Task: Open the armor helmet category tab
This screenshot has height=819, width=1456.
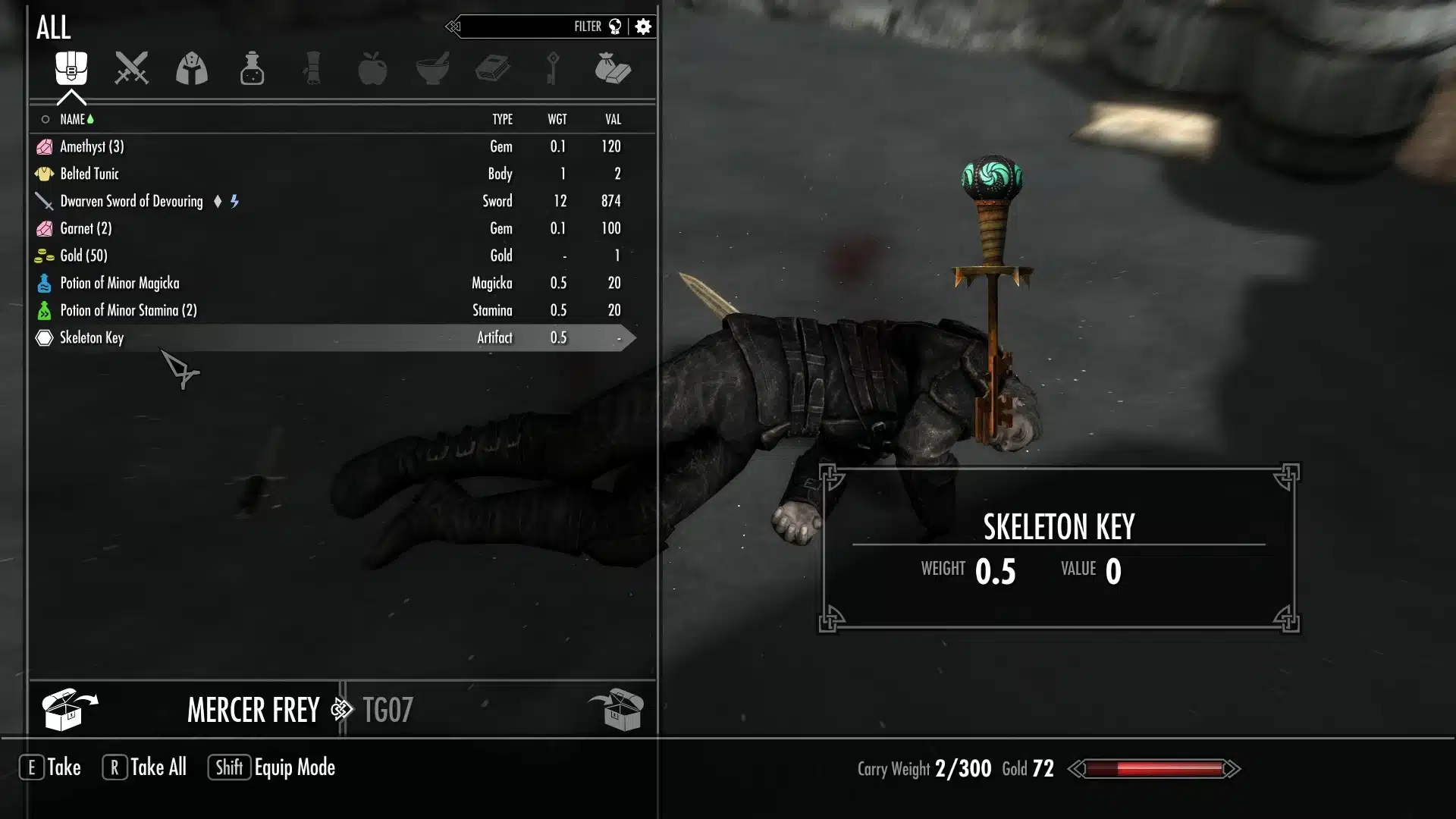Action: (x=192, y=68)
